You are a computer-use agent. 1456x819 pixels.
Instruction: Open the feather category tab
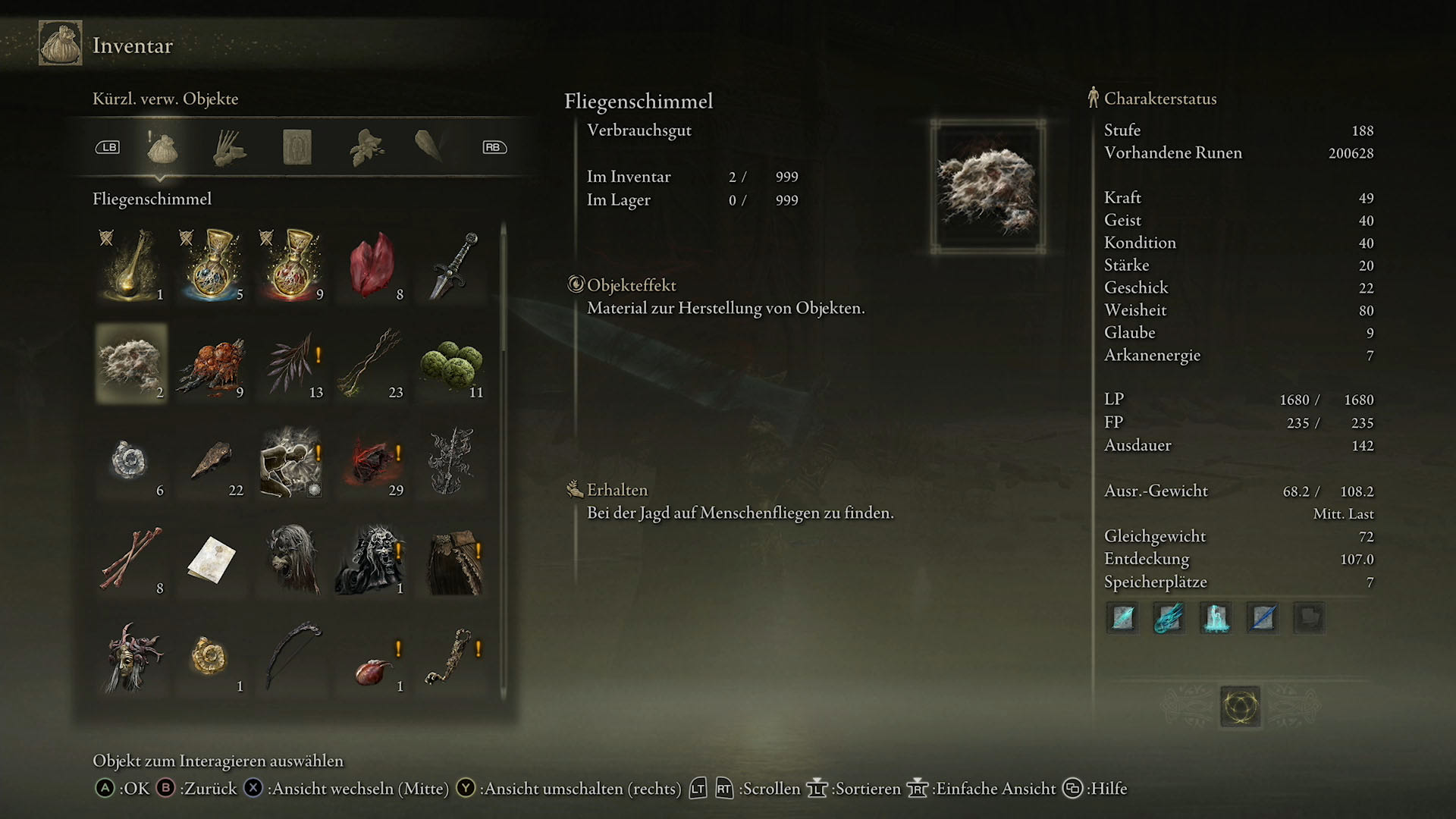point(429,146)
